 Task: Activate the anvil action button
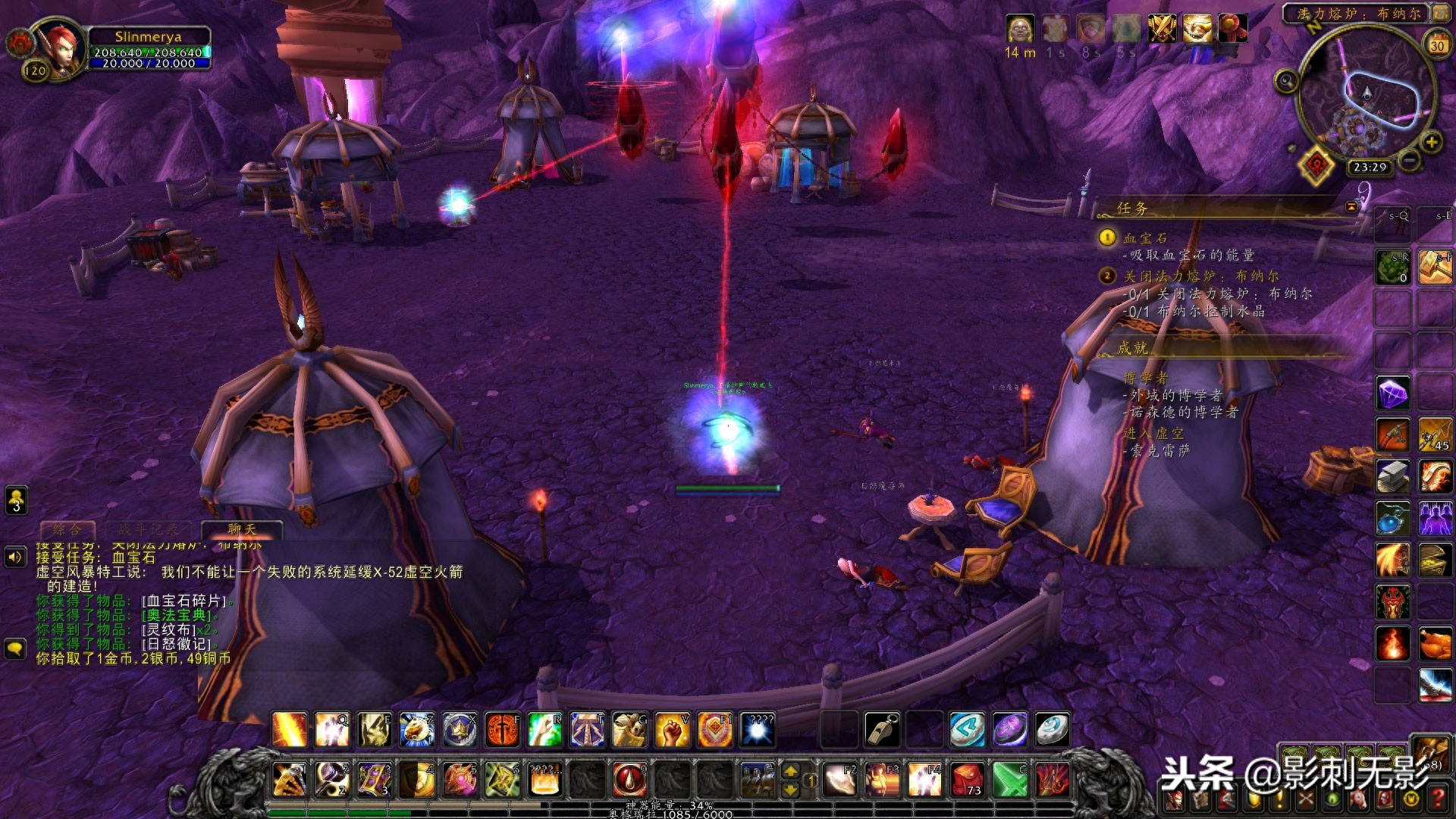coord(1392,477)
